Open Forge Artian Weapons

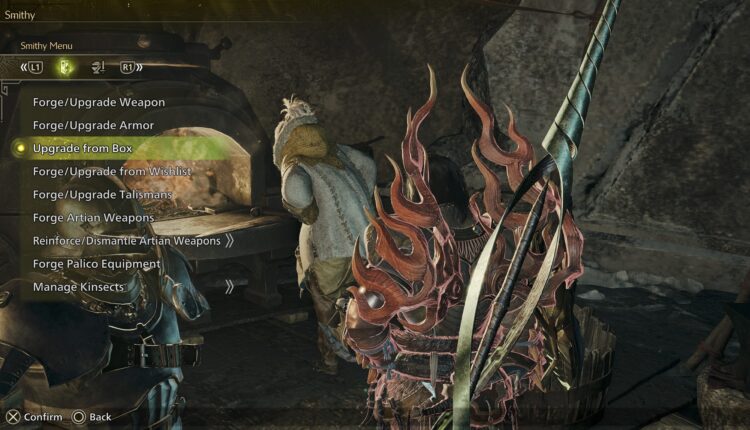coord(93,217)
